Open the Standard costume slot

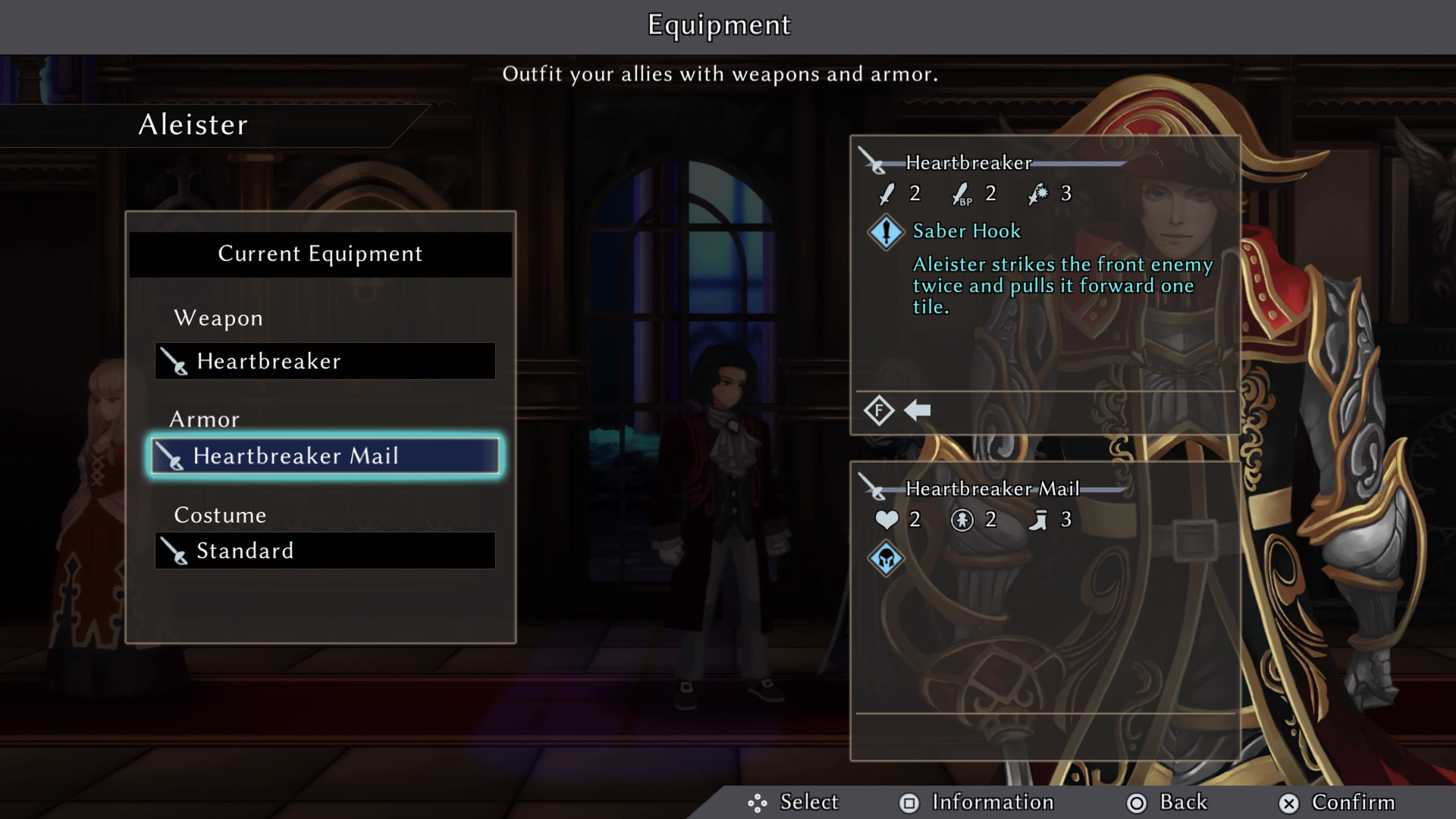[325, 551]
